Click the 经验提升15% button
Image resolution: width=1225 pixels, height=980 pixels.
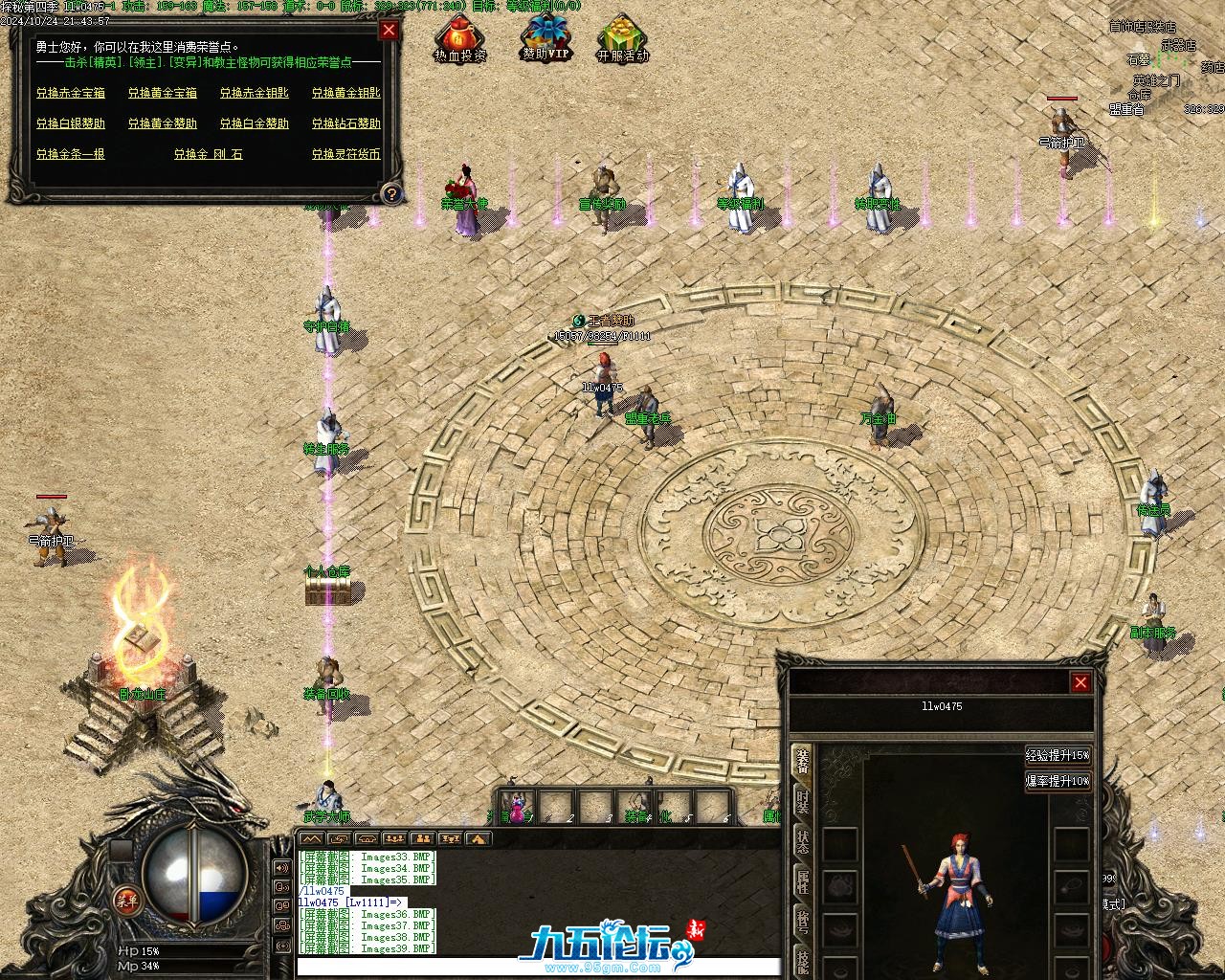pos(1058,755)
